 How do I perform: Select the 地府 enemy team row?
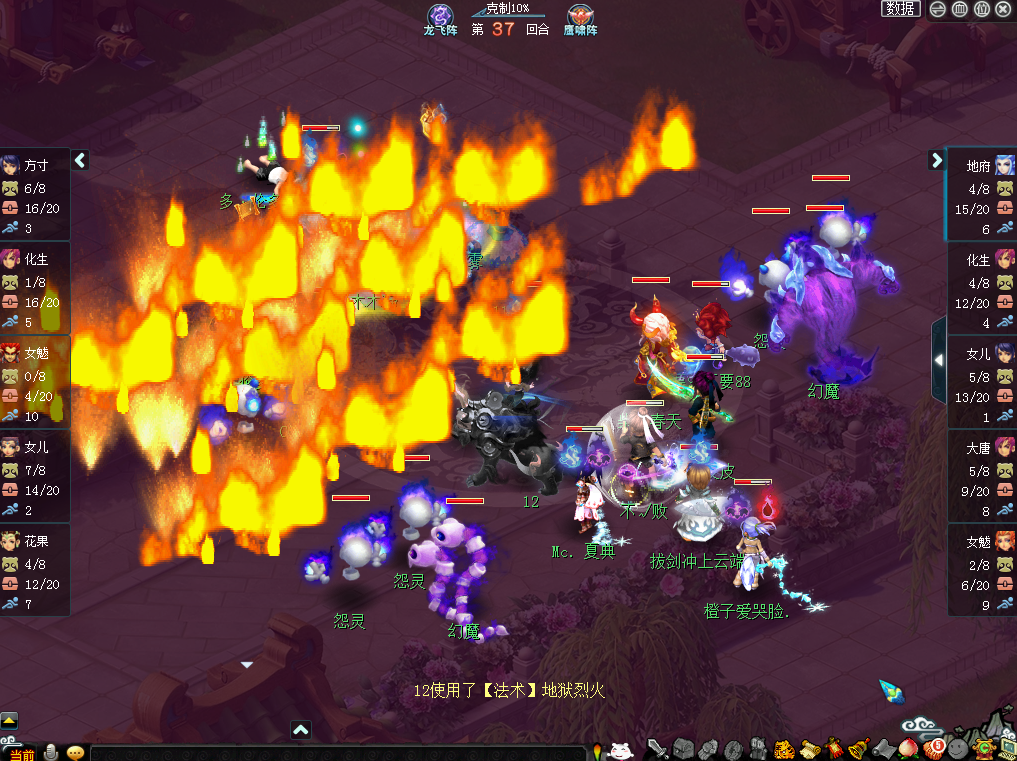coord(981,196)
